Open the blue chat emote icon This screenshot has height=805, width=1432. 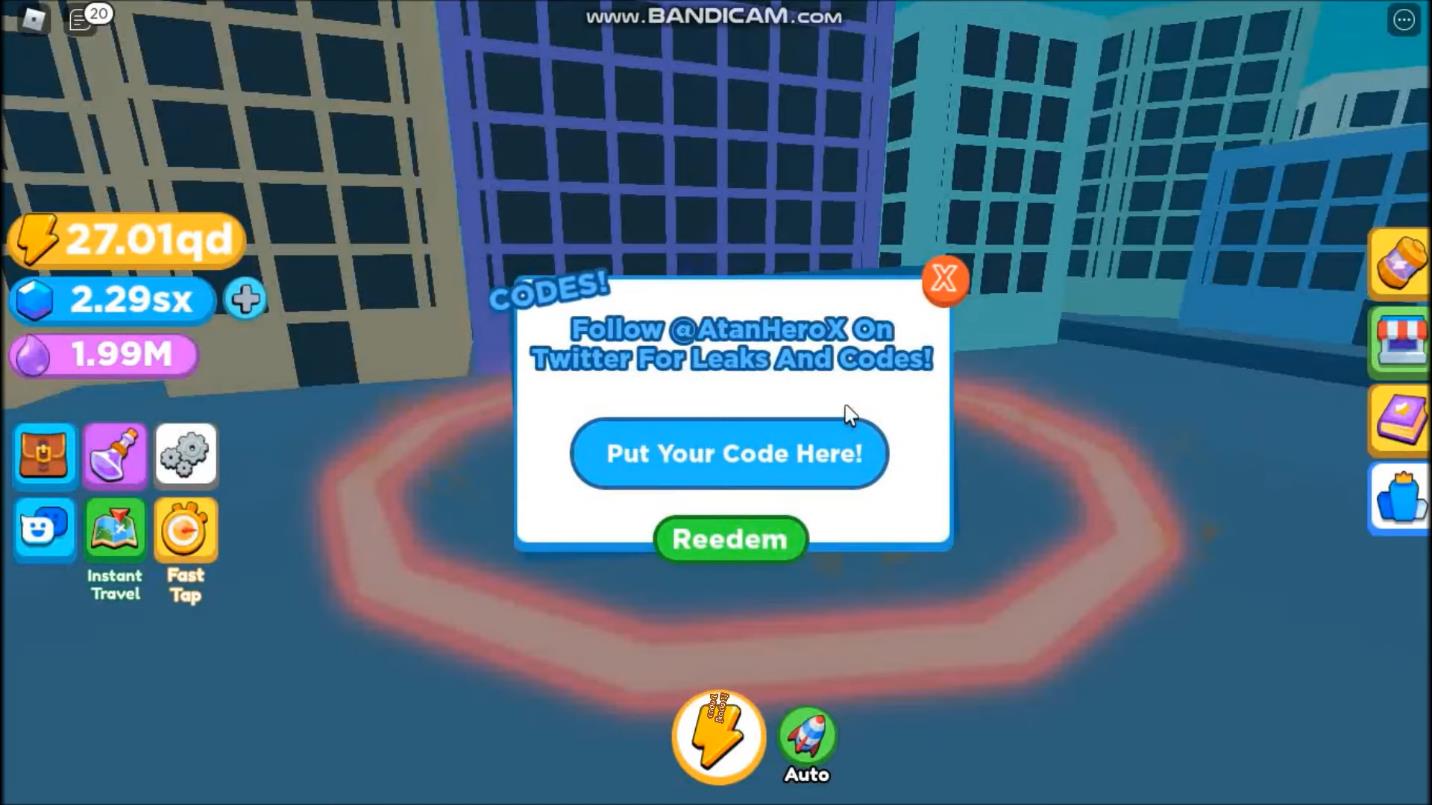(x=44, y=527)
